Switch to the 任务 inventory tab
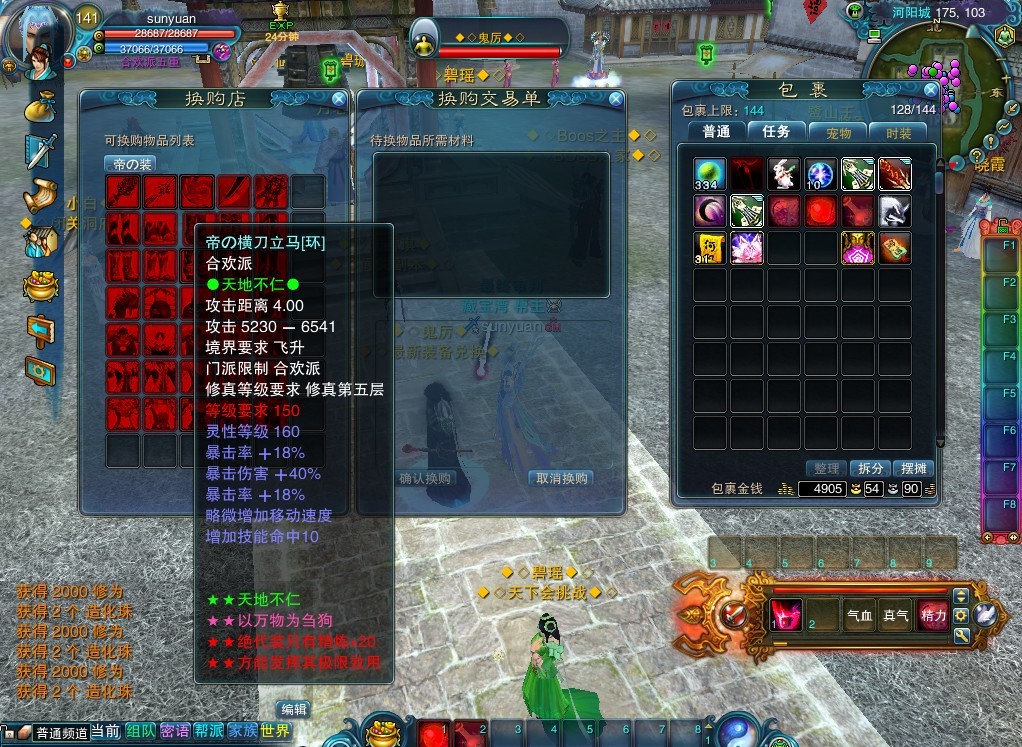The height and width of the screenshot is (747, 1022). click(x=776, y=132)
